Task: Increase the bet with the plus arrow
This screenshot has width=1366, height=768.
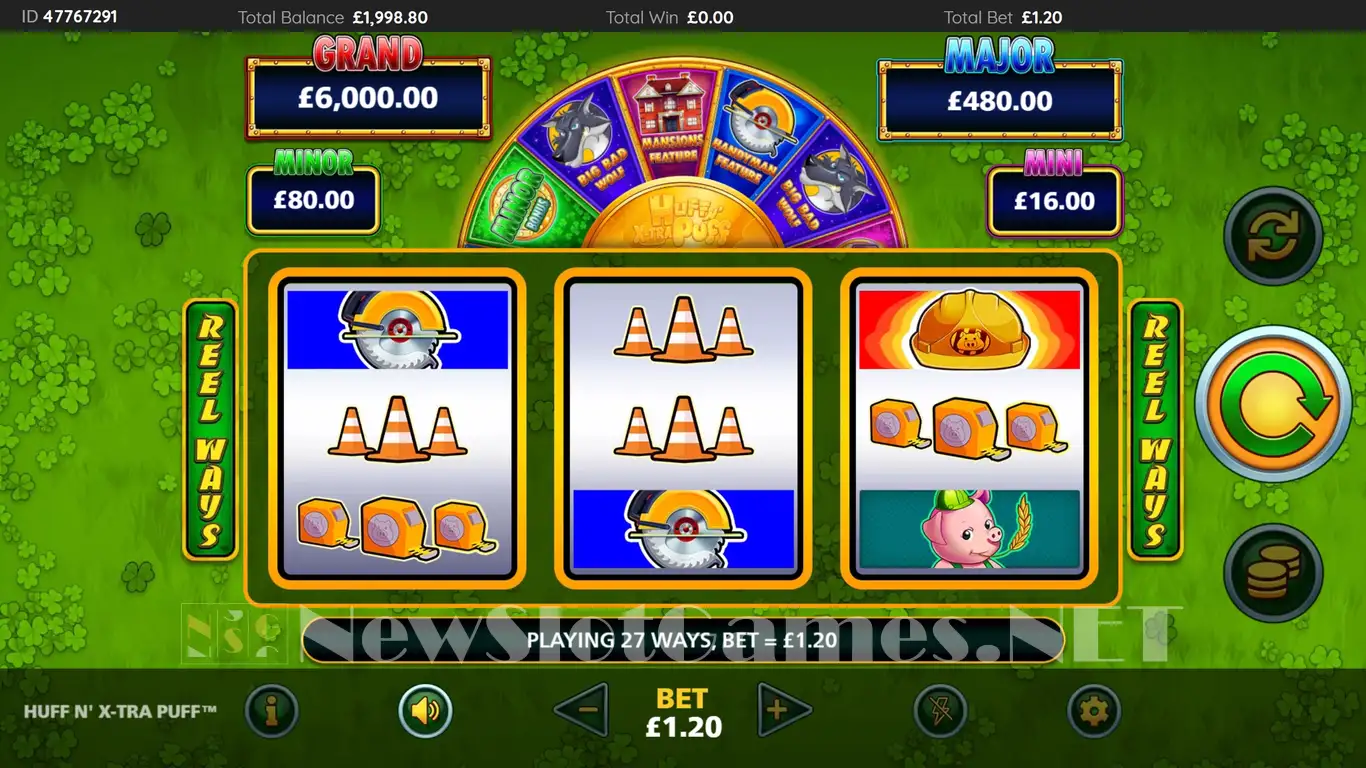Action: click(783, 710)
